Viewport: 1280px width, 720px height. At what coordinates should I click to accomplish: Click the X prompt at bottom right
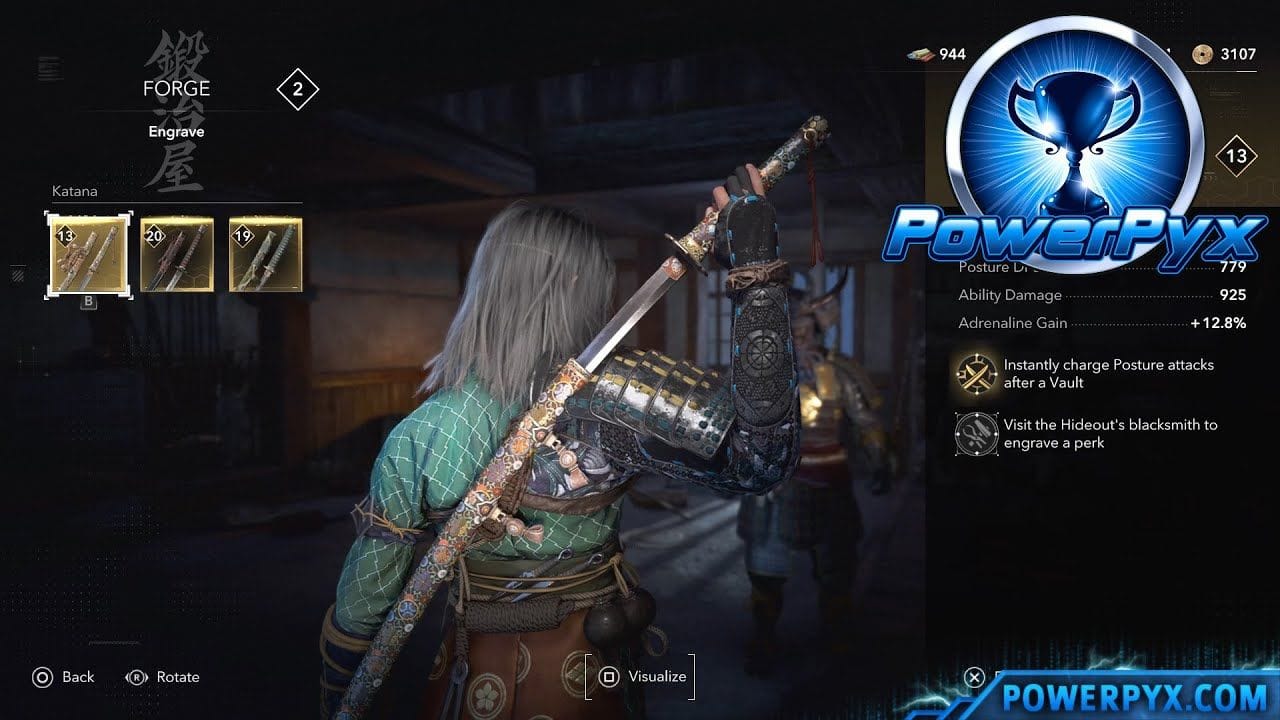click(x=973, y=677)
